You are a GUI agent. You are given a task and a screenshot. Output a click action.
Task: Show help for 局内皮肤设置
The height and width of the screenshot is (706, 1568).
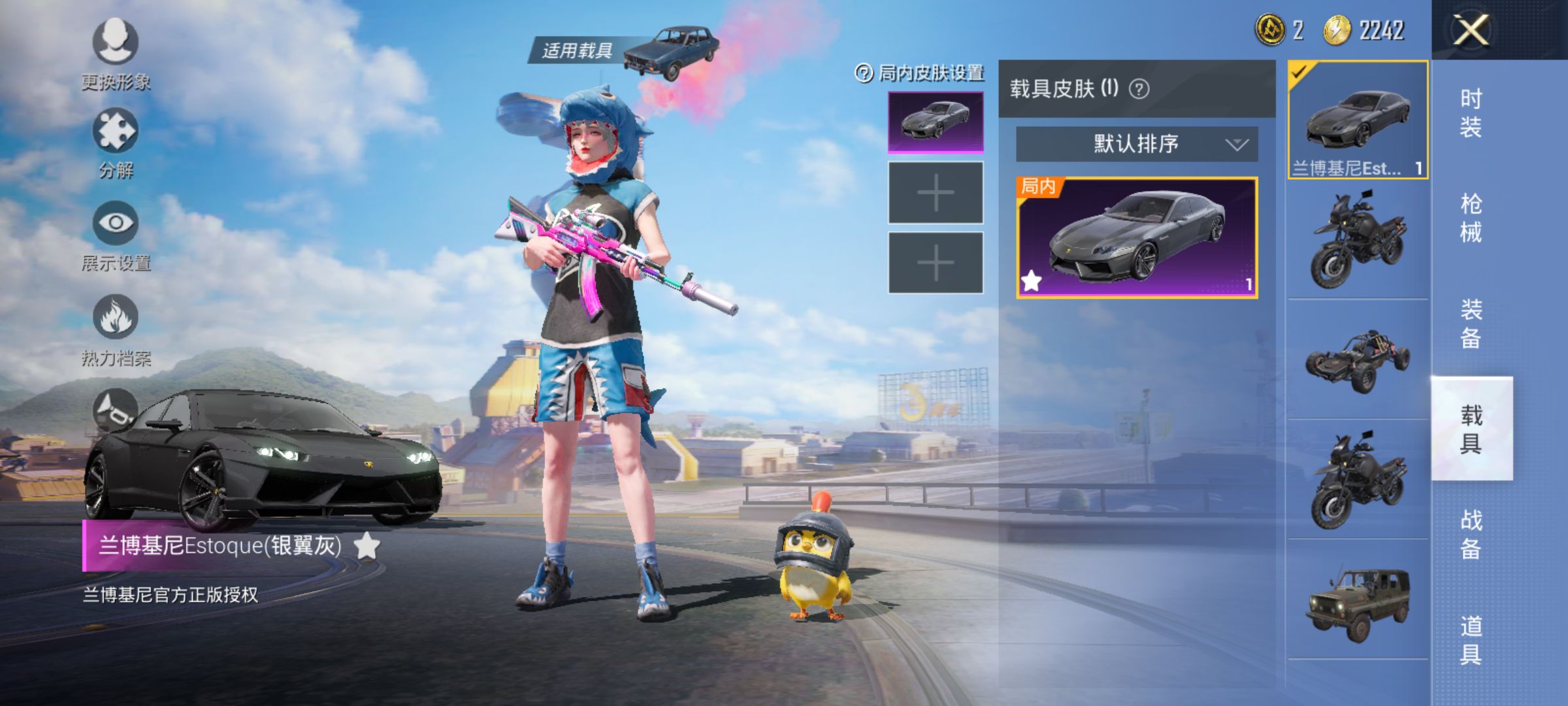click(x=864, y=73)
